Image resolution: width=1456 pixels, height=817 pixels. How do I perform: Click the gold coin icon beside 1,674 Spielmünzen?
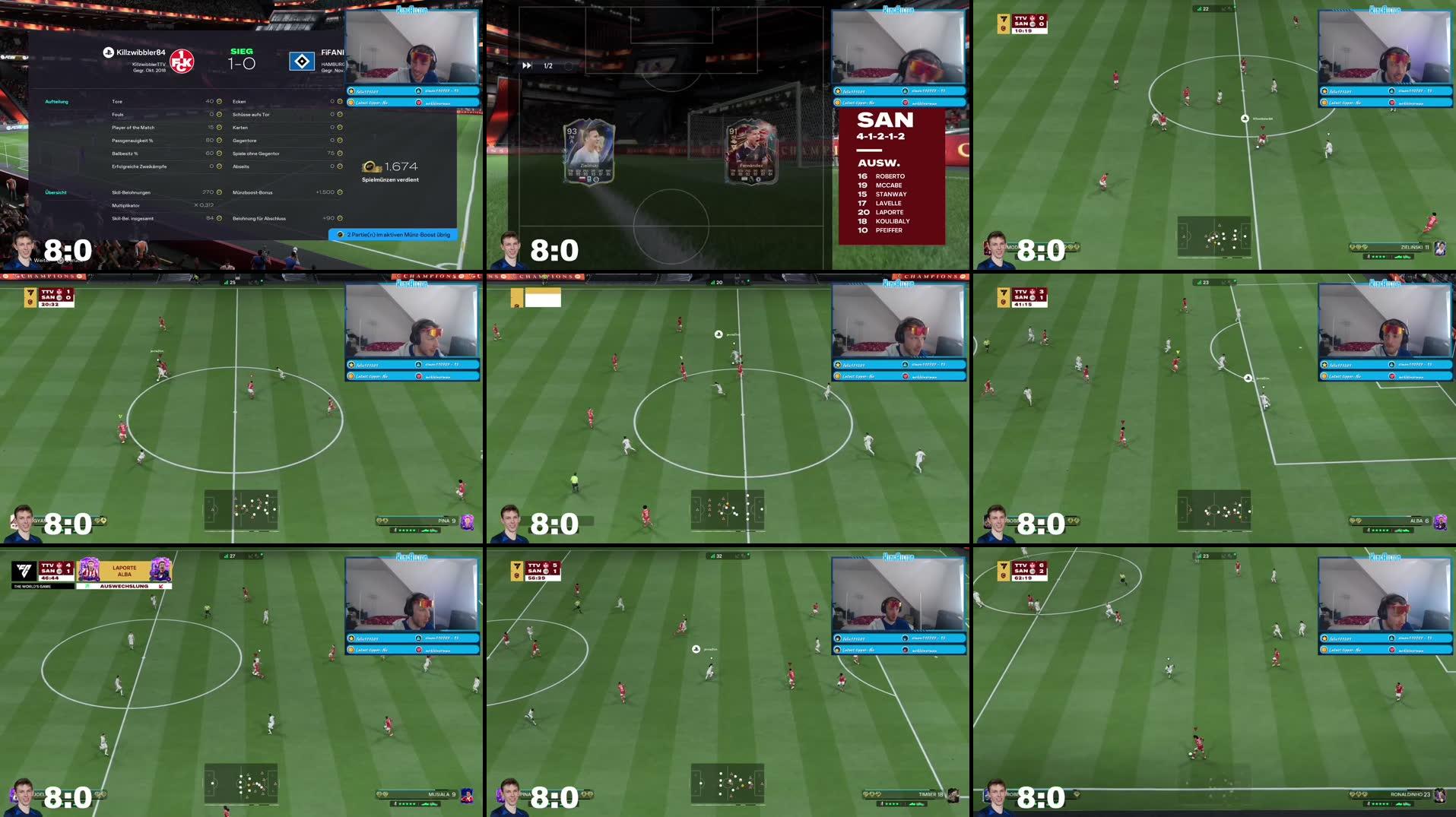pos(370,168)
